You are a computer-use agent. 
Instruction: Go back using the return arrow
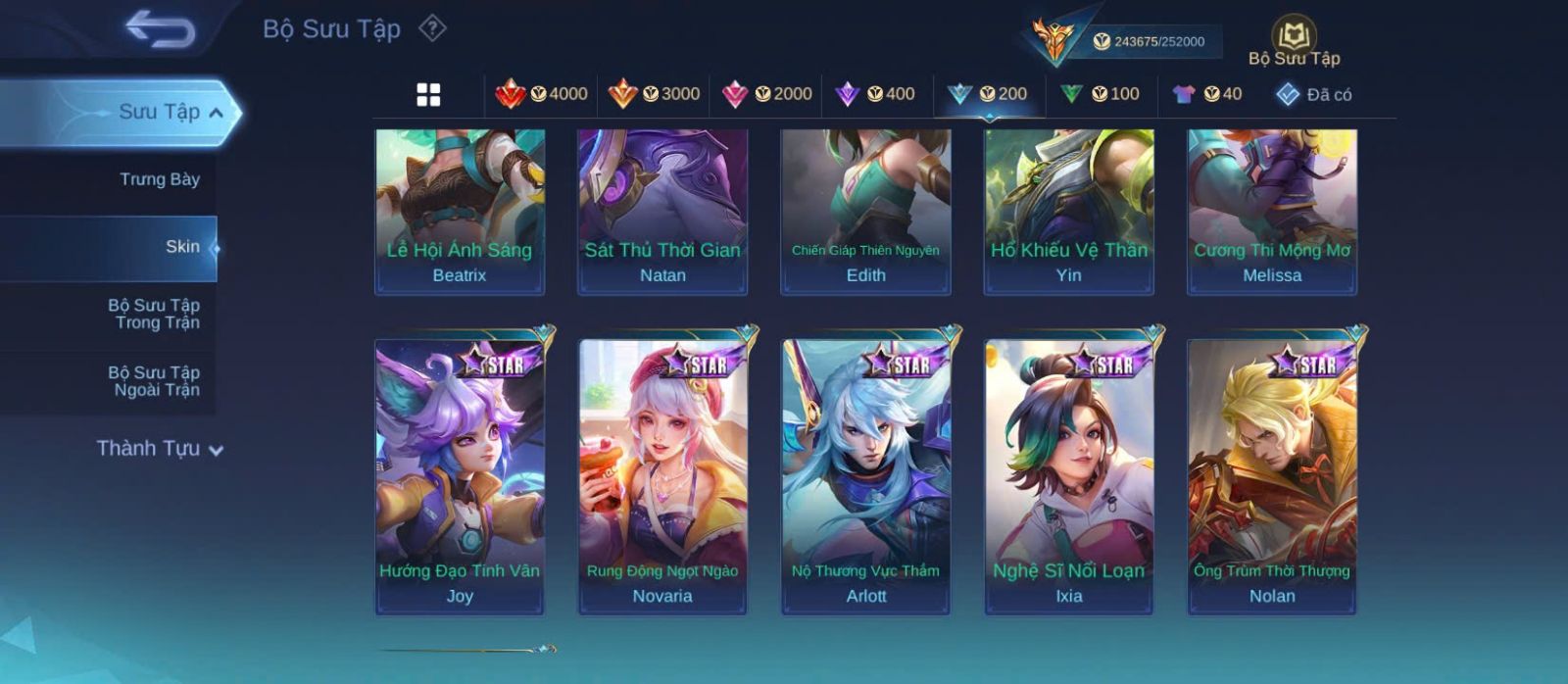pos(160,29)
